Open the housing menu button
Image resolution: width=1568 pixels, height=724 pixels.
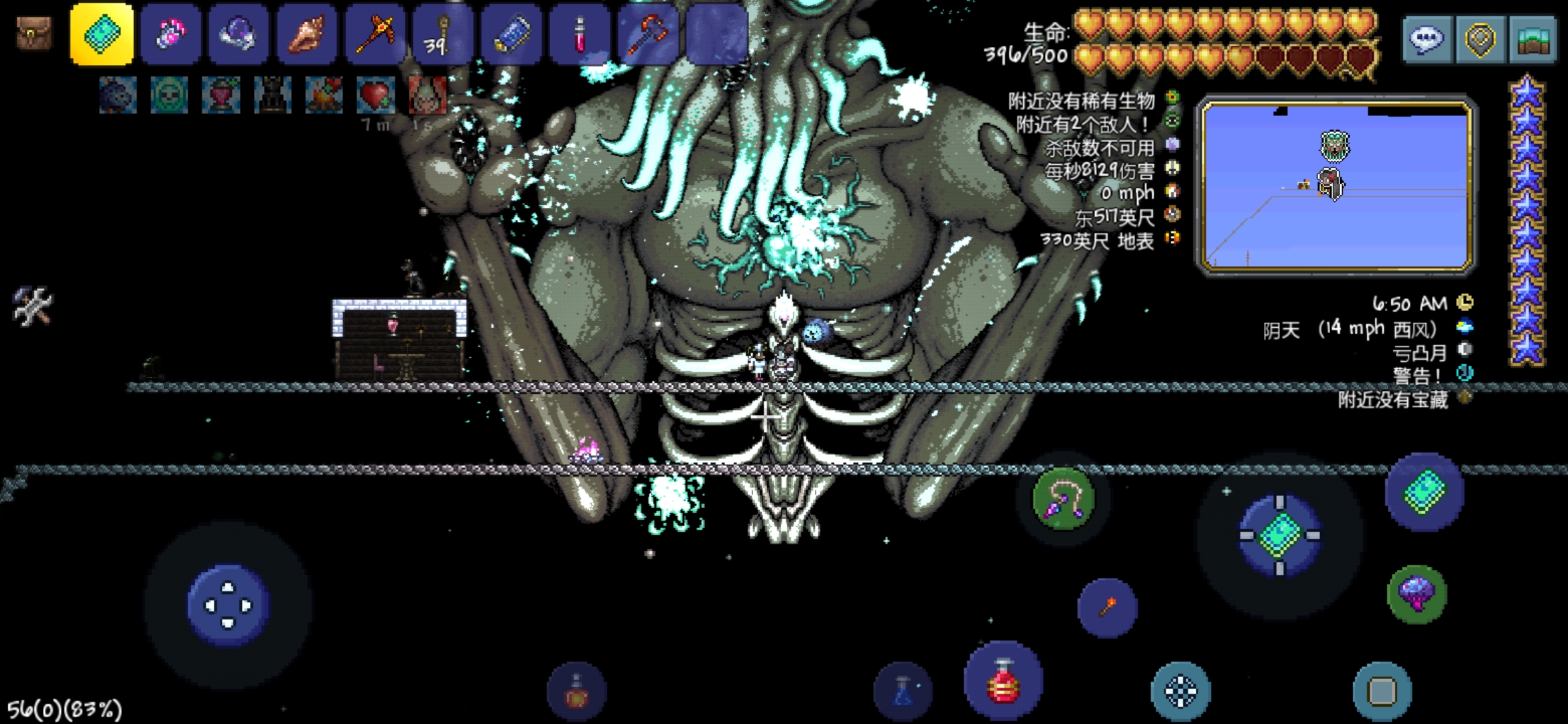coord(1532,40)
